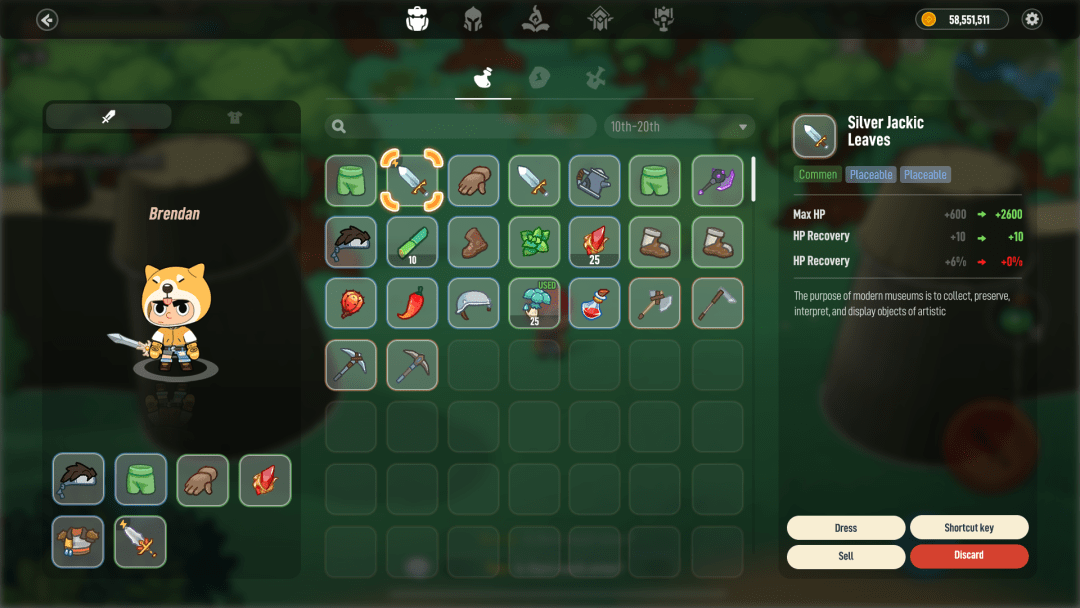Viewport: 1080px width, 608px height.
Task: Sell the selected item
Action: (846, 556)
